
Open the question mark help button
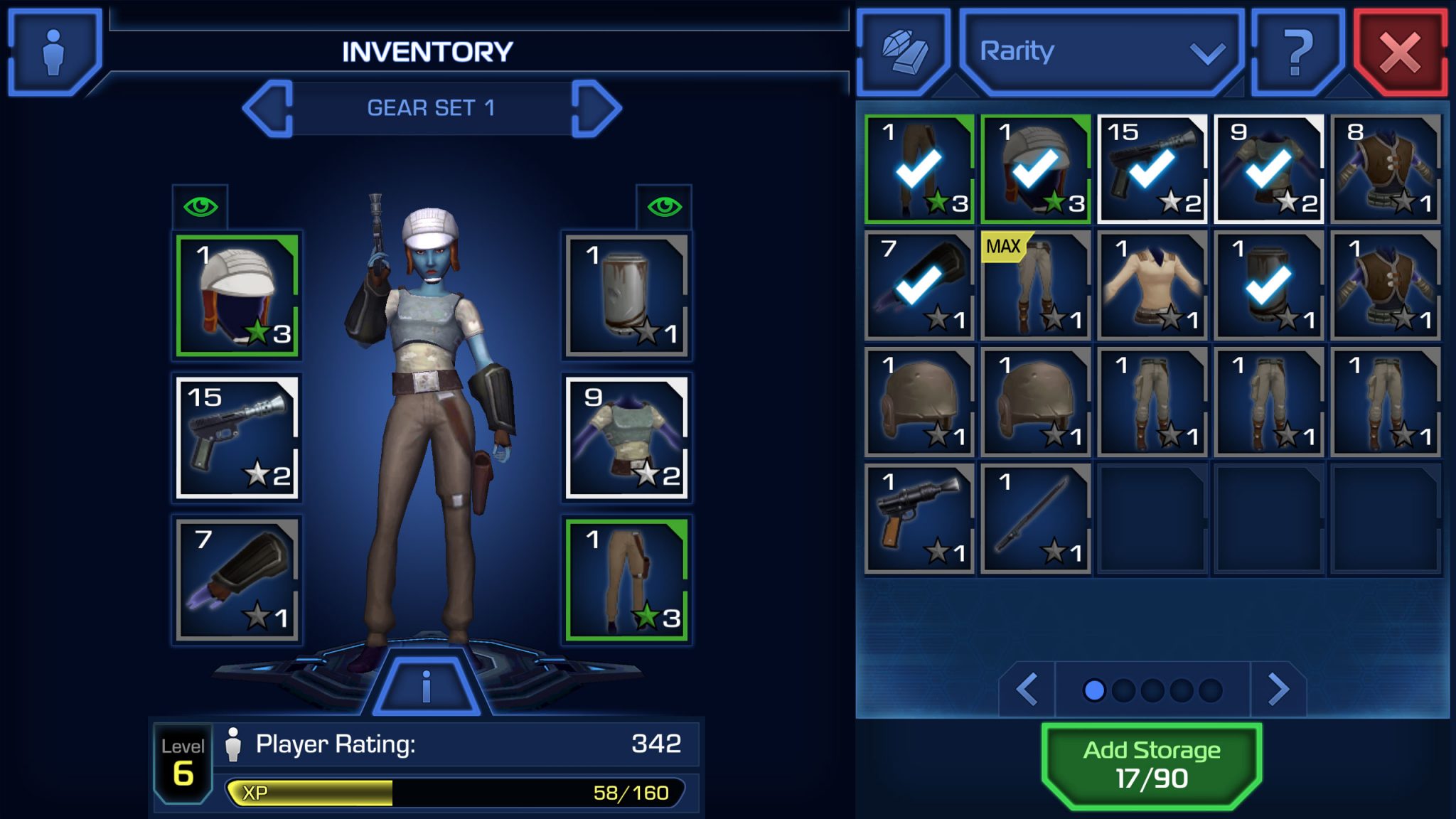click(1297, 52)
